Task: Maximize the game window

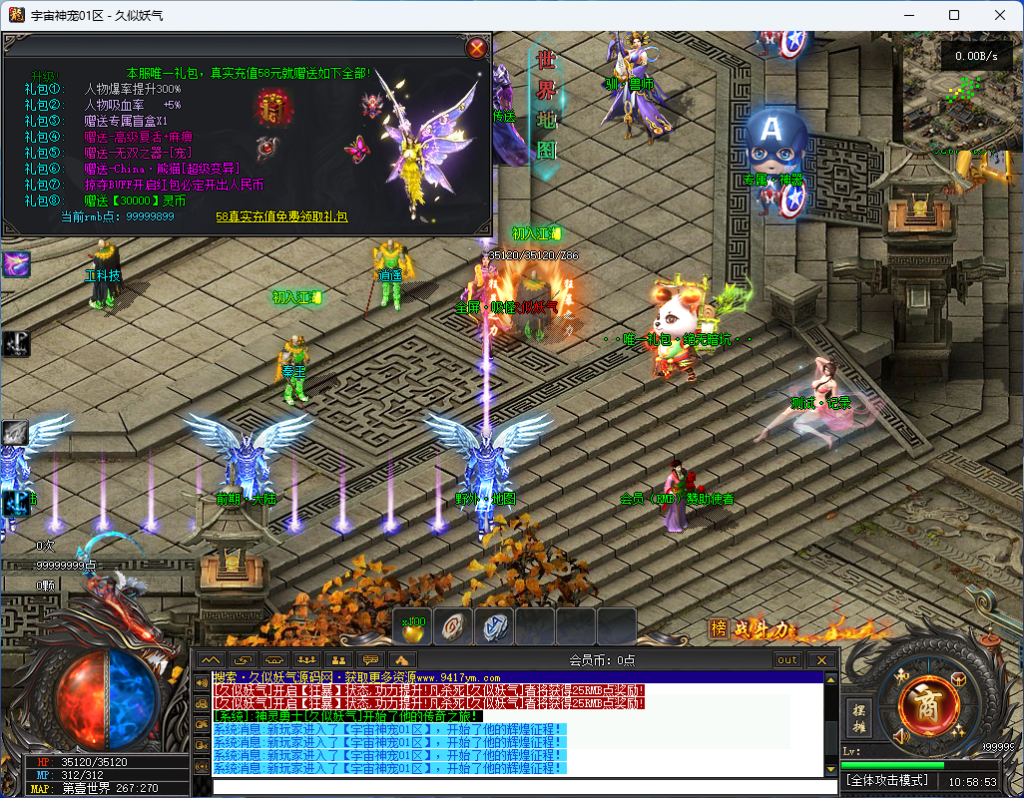Action: pyautogui.click(x=954, y=15)
